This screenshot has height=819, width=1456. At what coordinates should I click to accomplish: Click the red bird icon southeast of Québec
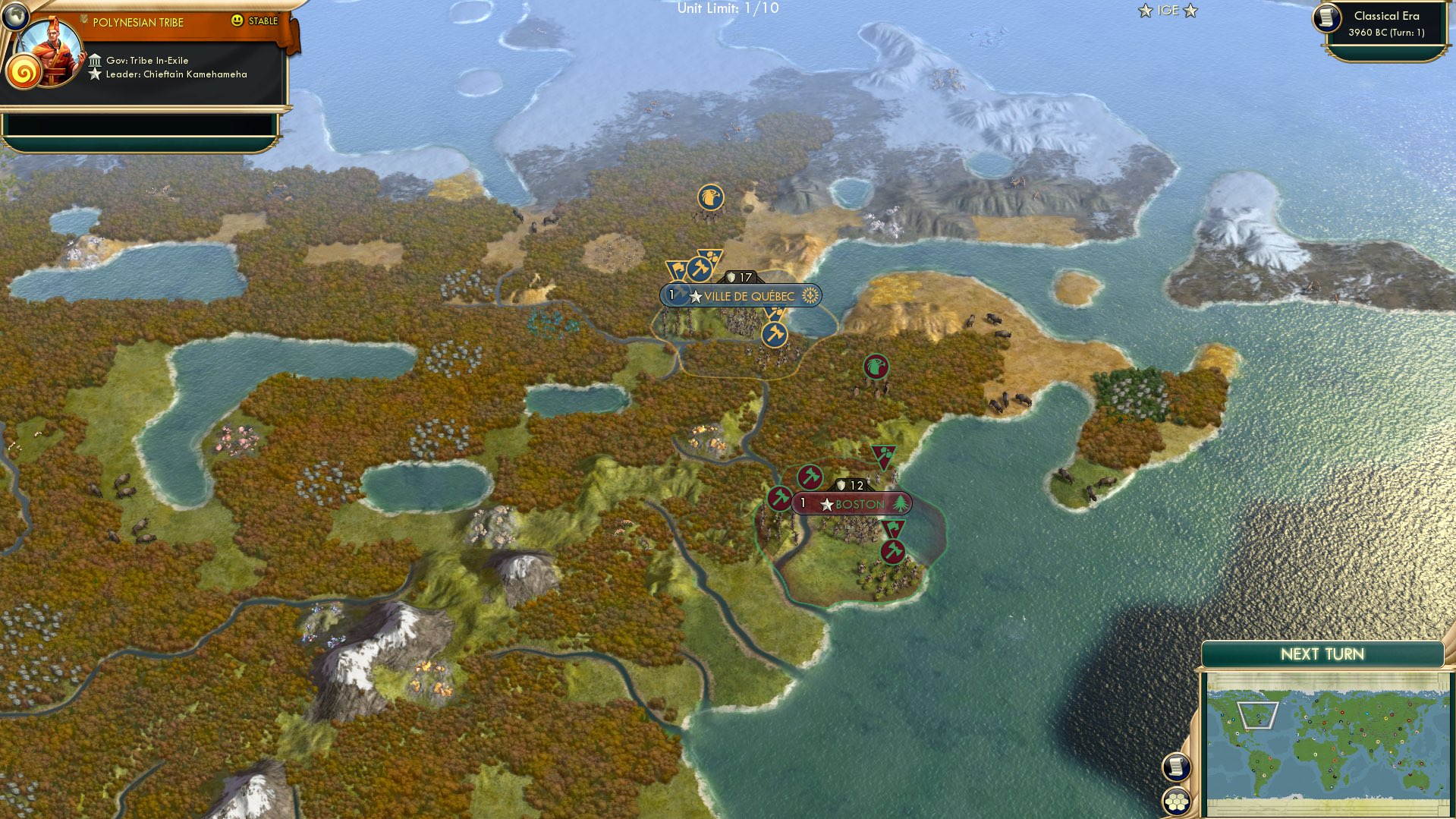pos(876,364)
